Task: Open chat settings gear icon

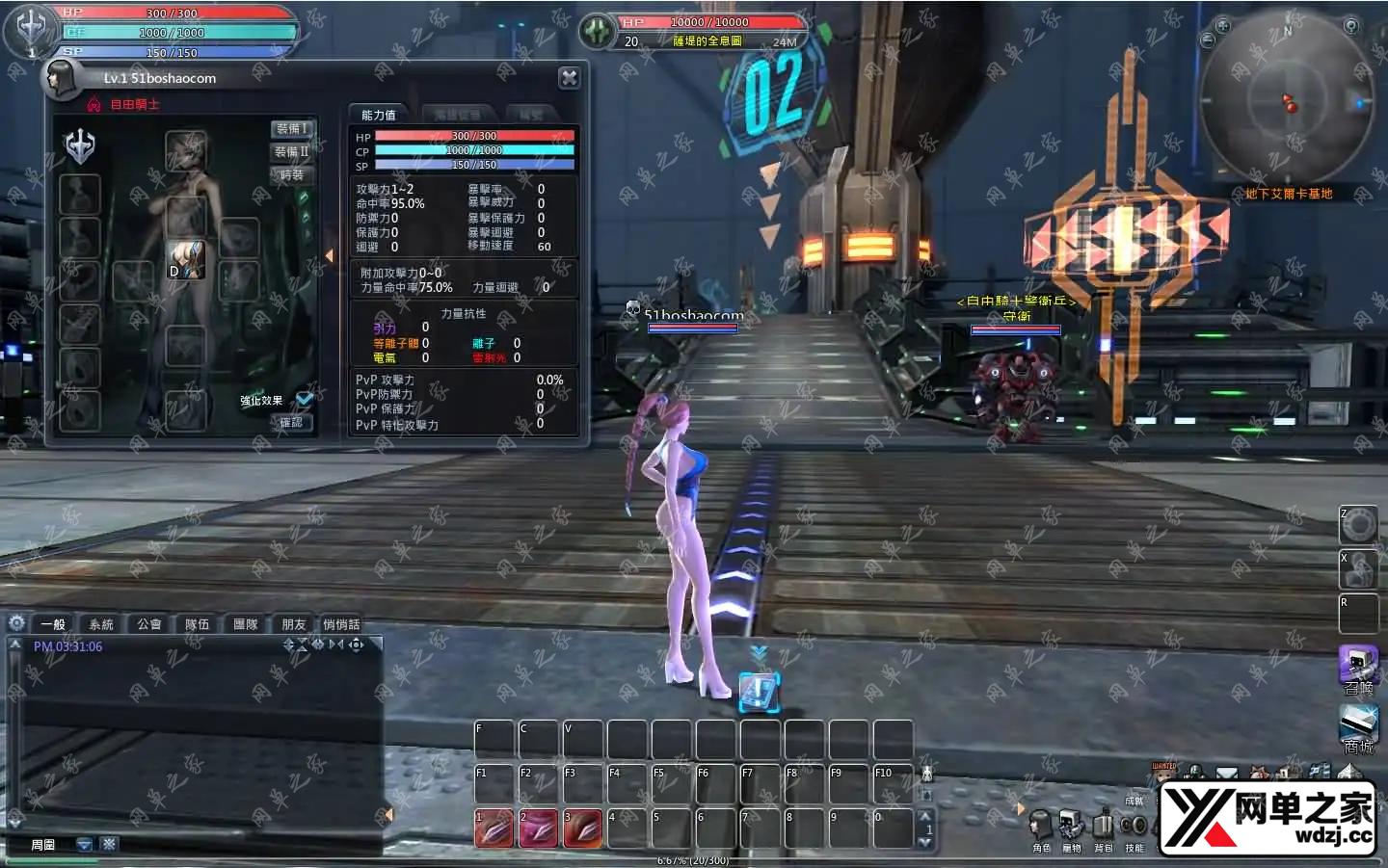Action: coord(16,623)
